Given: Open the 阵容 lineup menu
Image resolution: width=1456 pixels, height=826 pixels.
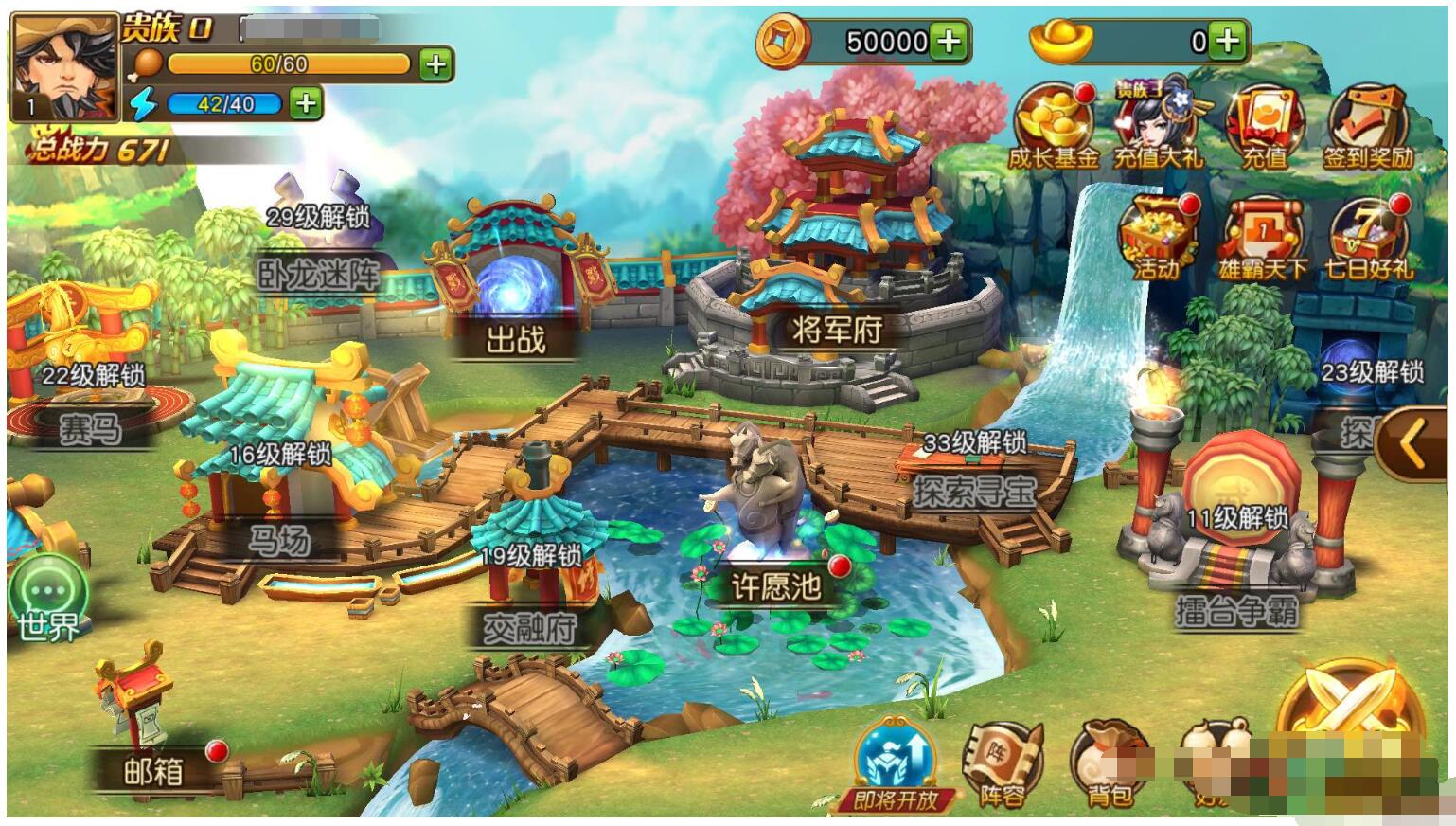Looking at the screenshot, I should tap(1002, 763).
